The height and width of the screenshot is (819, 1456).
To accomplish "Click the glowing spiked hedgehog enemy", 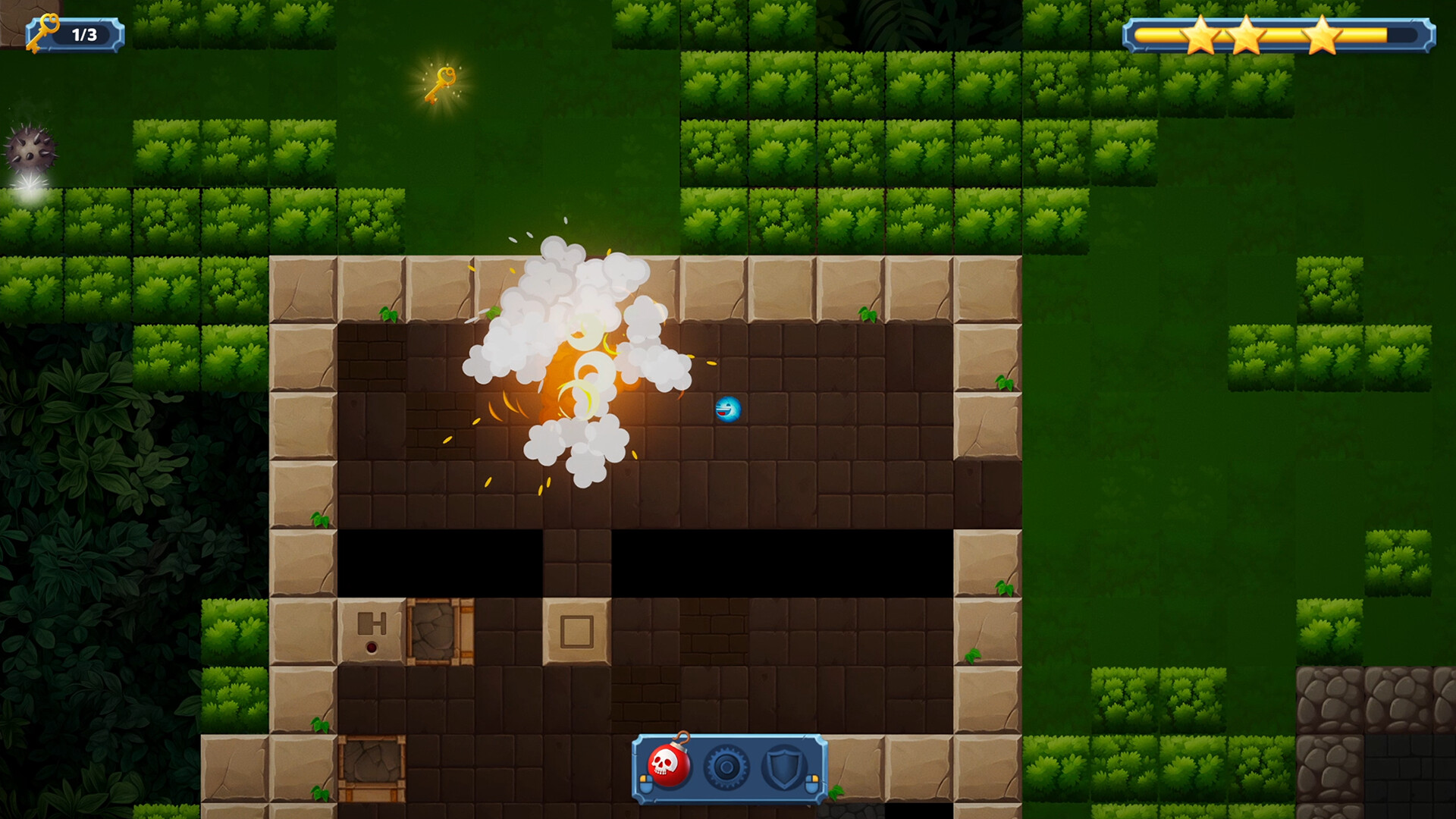I will coord(32,148).
